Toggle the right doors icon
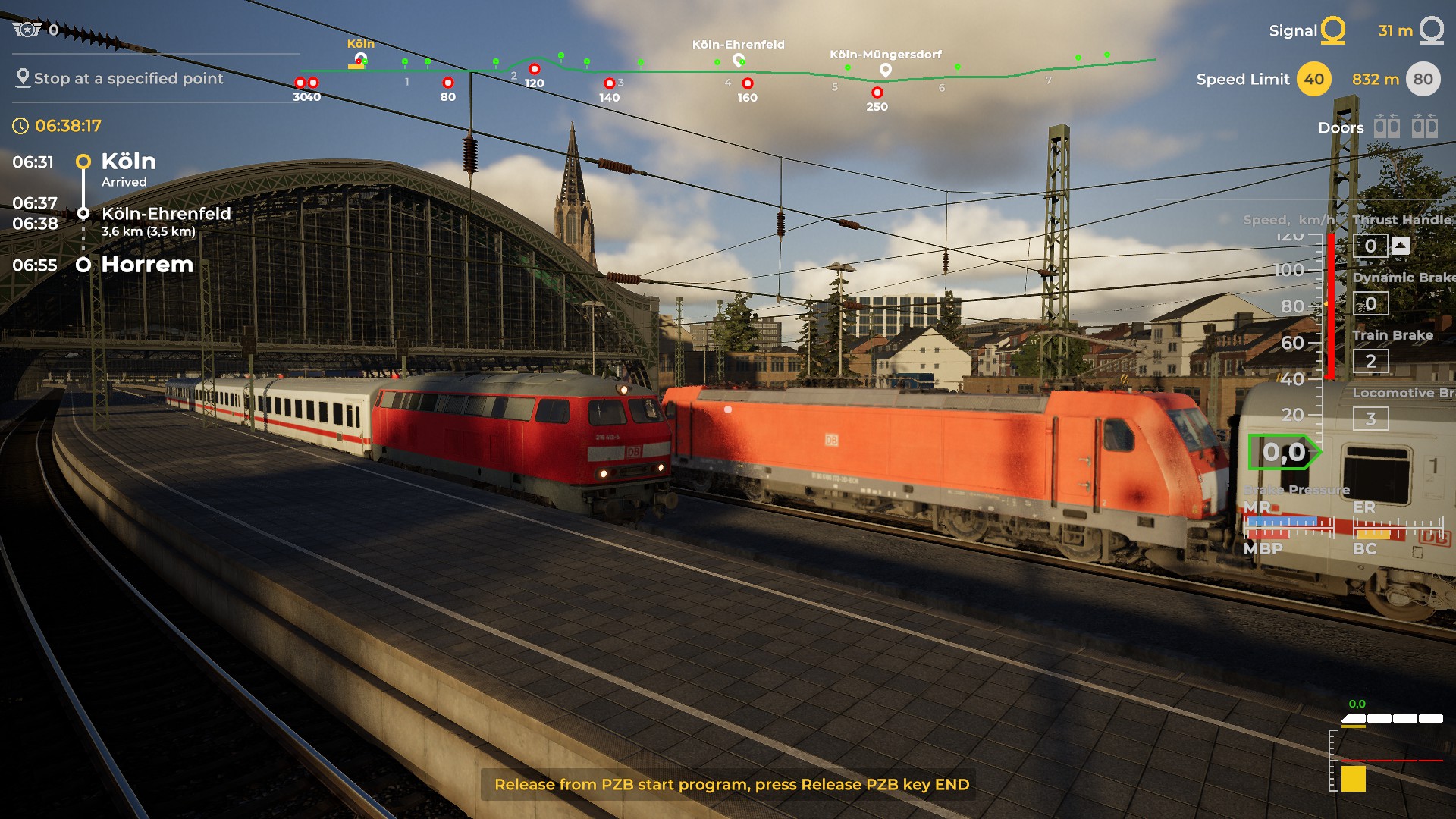 pos(1424,126)
